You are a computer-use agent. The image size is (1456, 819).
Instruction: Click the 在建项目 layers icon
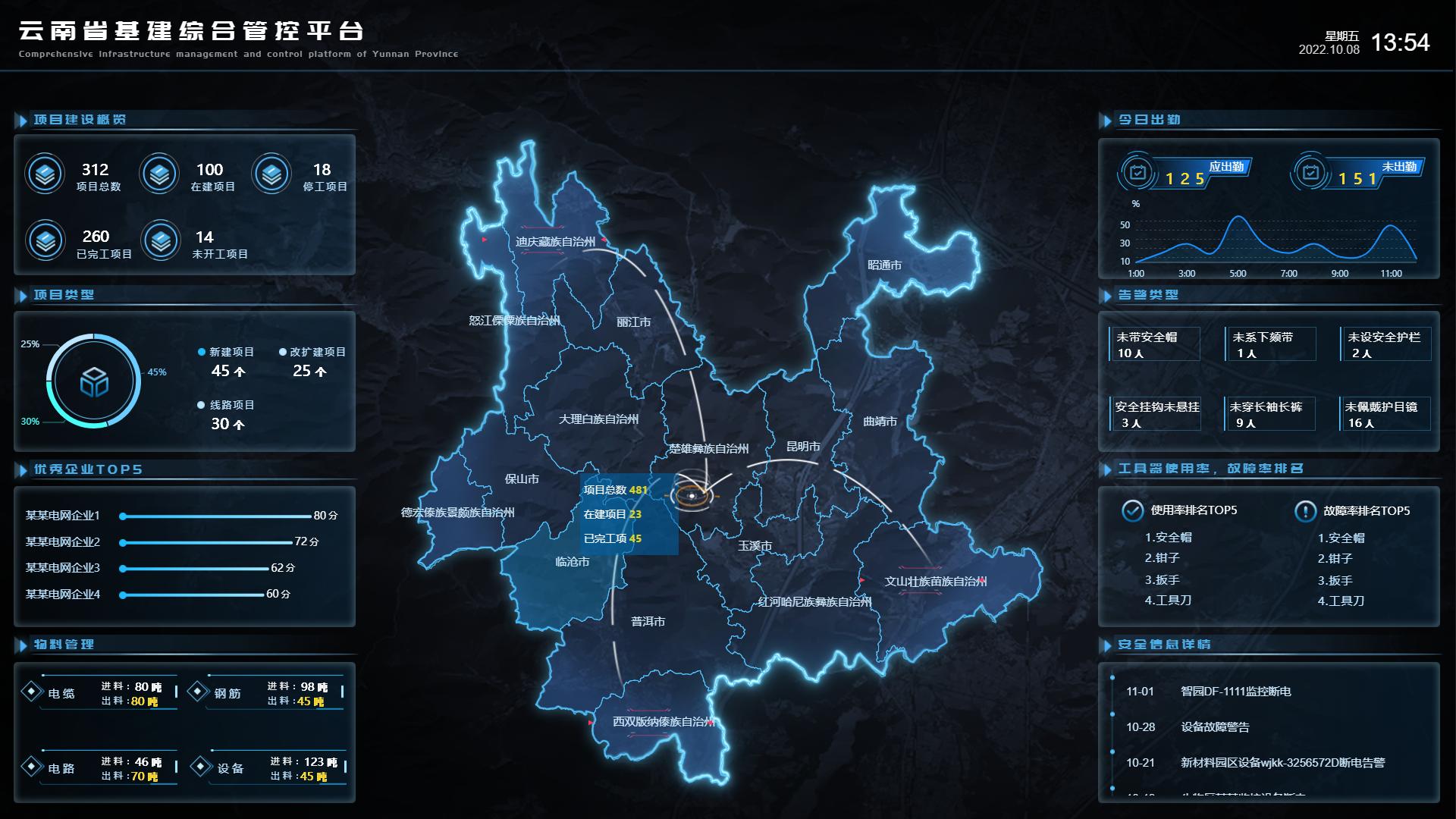tap(159, 173)
